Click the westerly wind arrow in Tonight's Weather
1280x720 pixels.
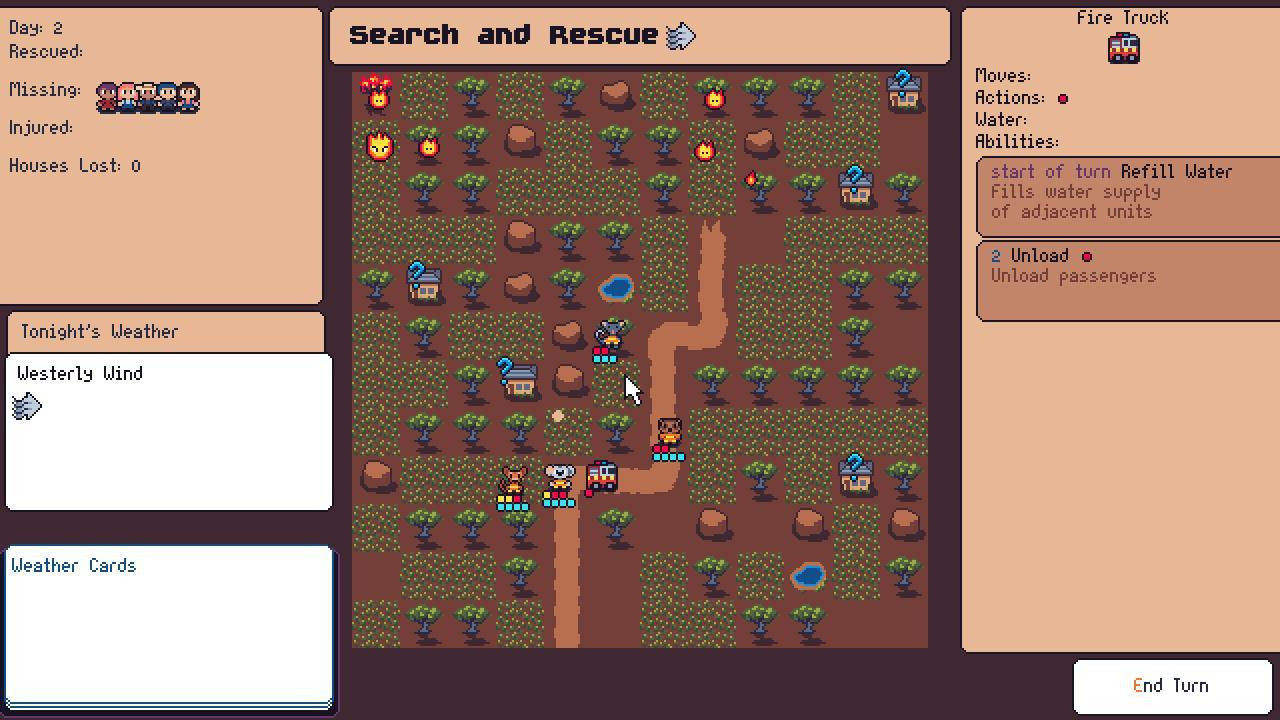[x=27, y=406]
